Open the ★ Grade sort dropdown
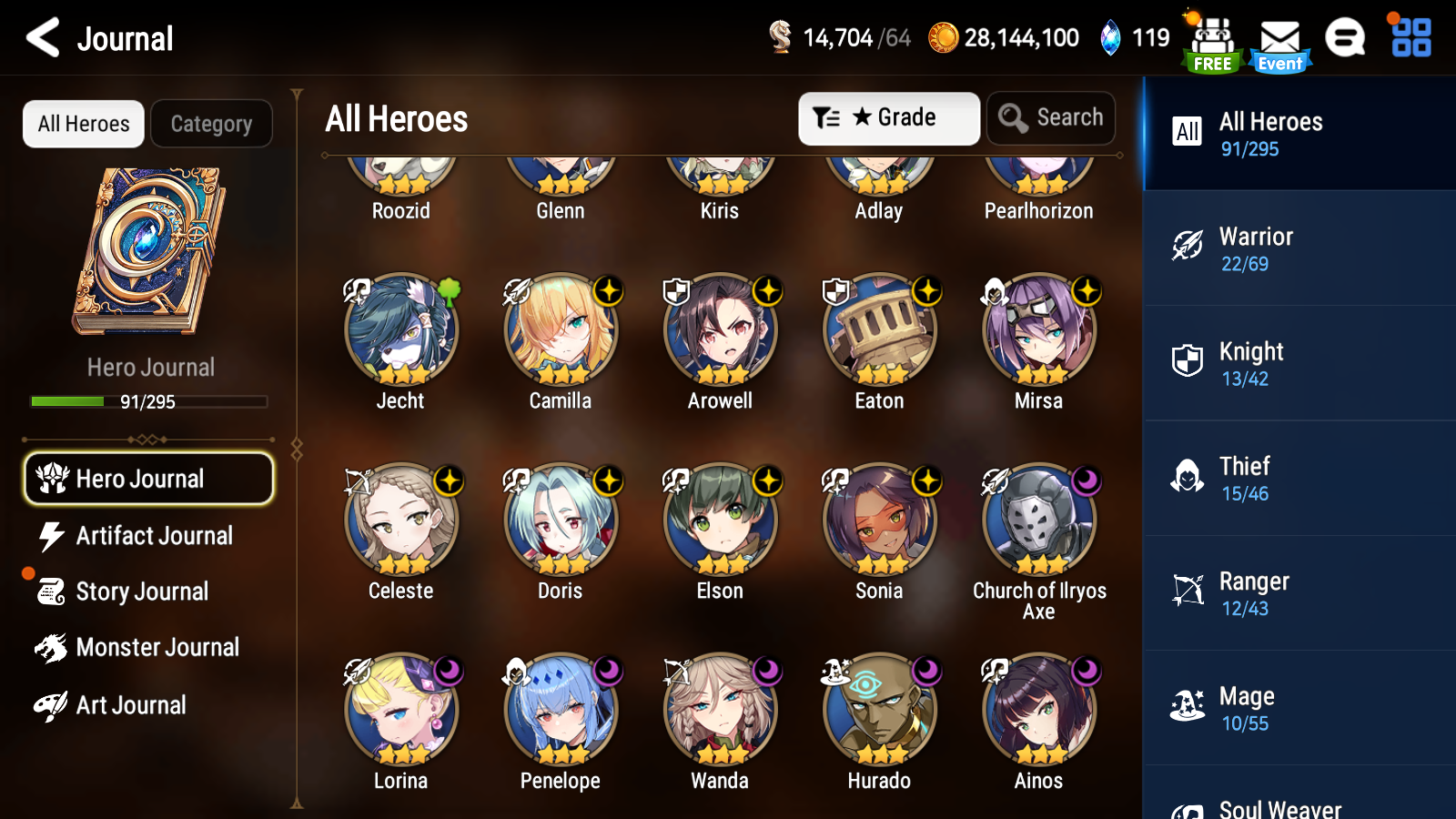This screenshot has height=819, width=1456. tap(887, 117)
